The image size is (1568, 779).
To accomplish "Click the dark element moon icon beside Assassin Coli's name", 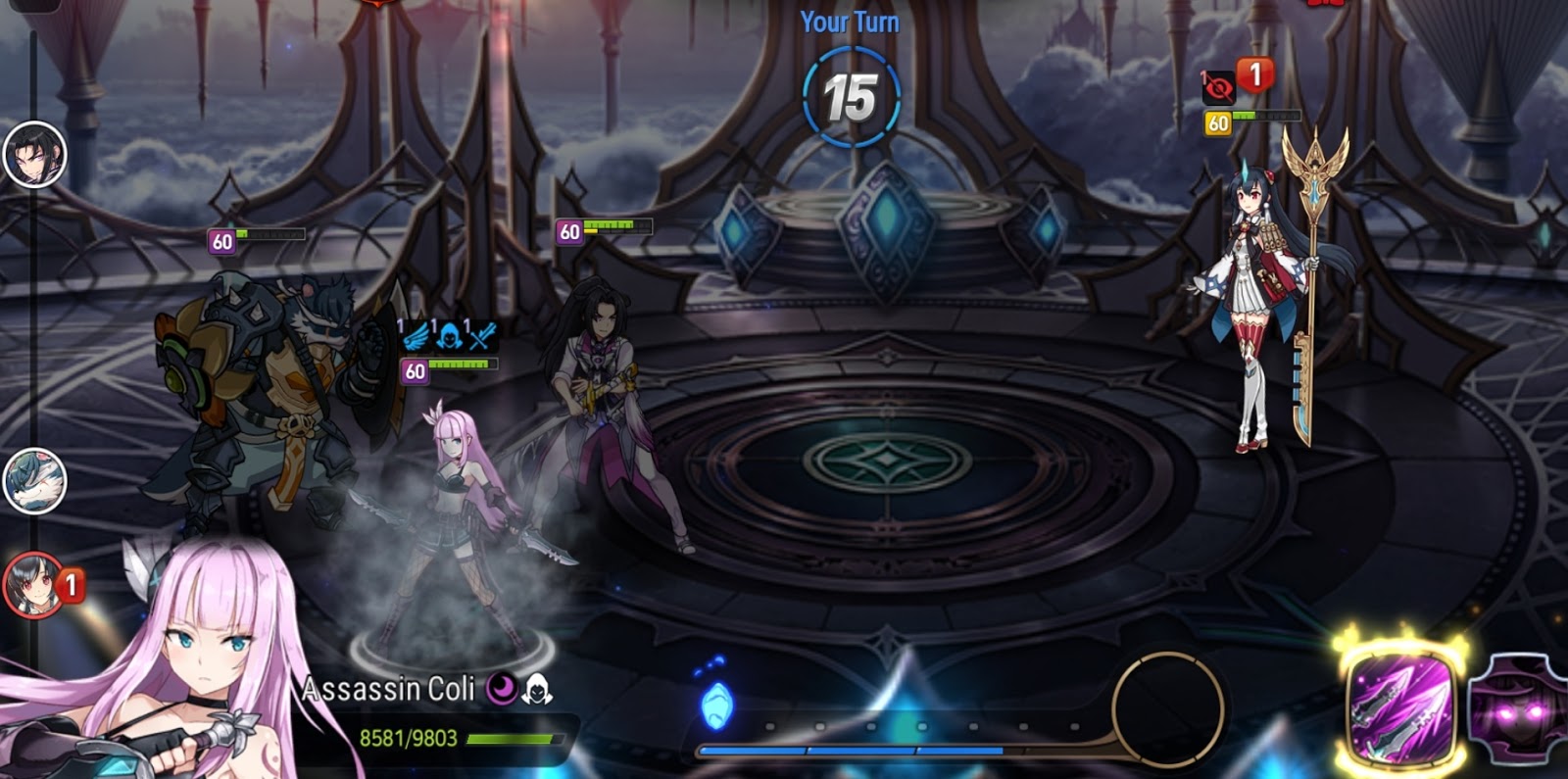I will point(500,690).
